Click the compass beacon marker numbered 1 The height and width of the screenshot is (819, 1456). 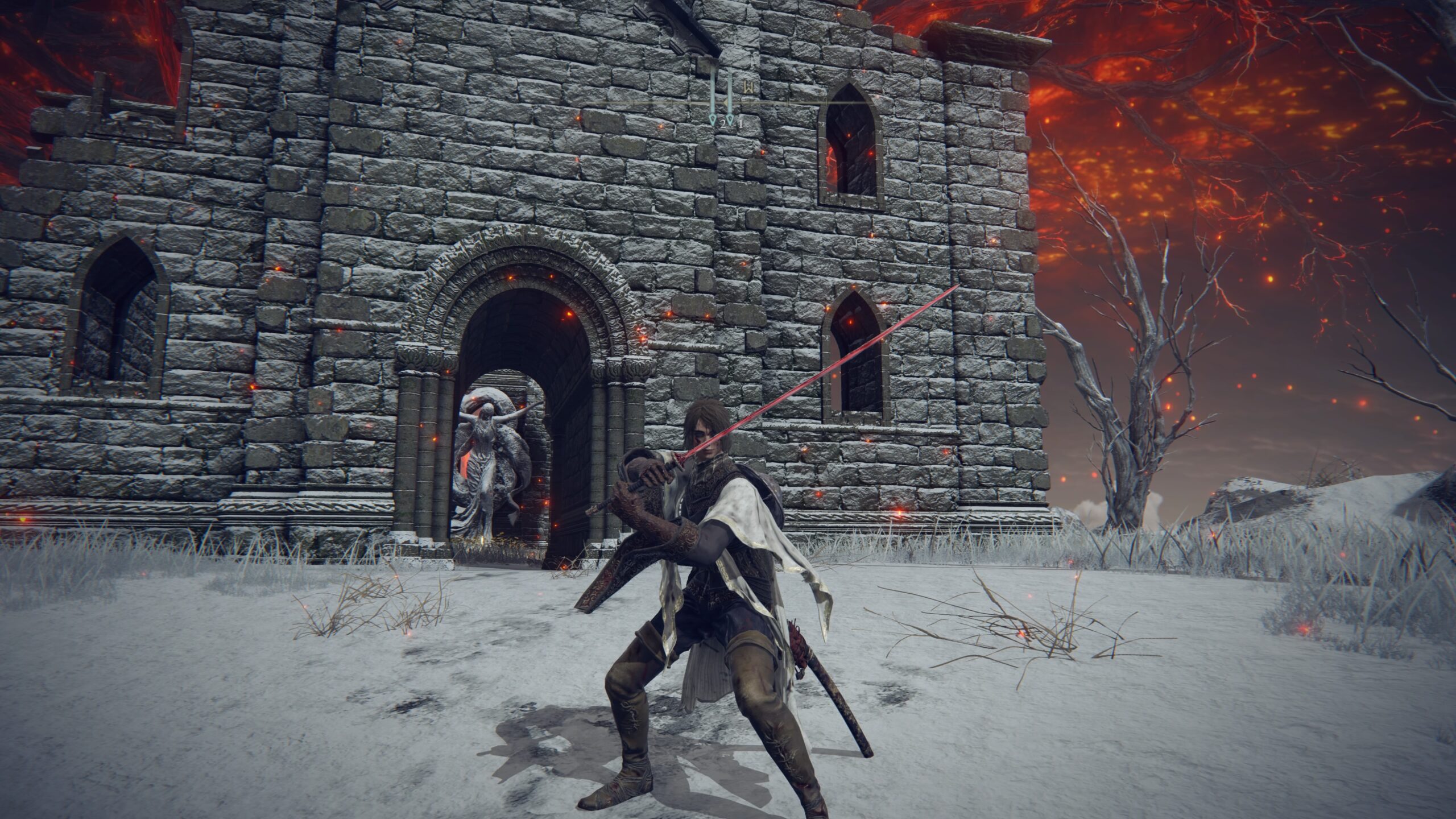tap(731, 117)
